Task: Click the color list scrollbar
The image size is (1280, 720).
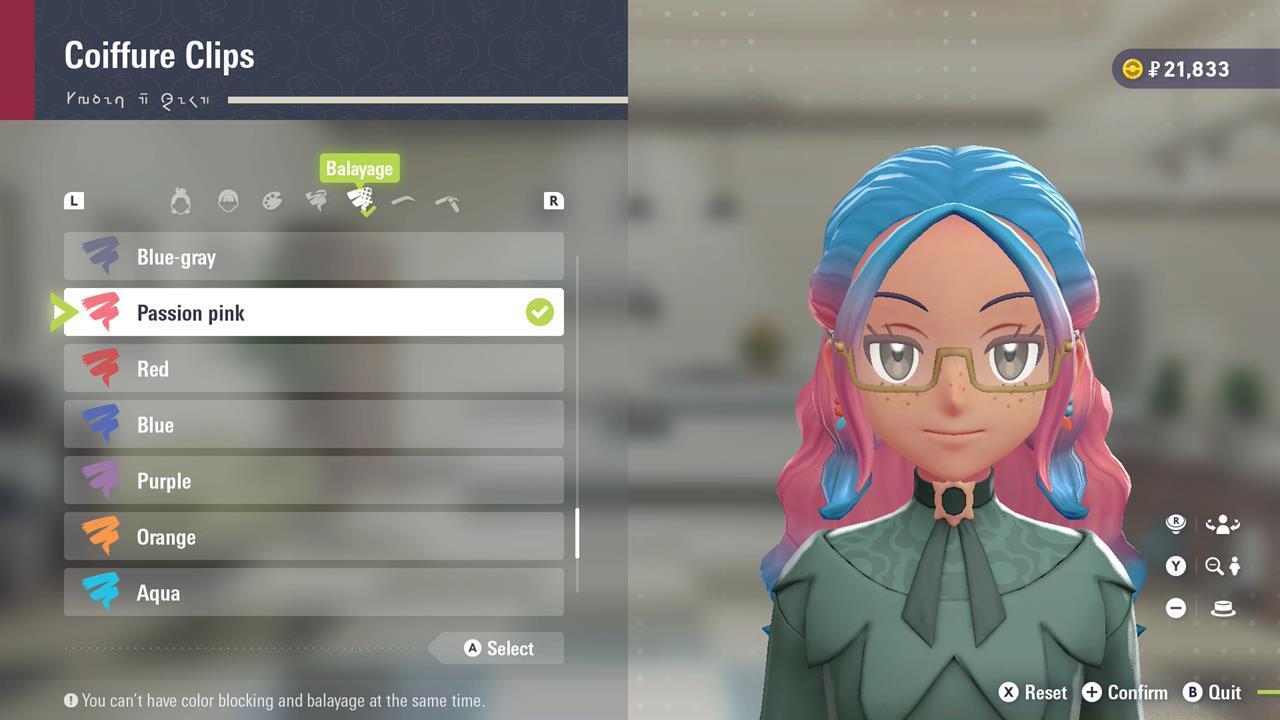Action: point(578,531)
